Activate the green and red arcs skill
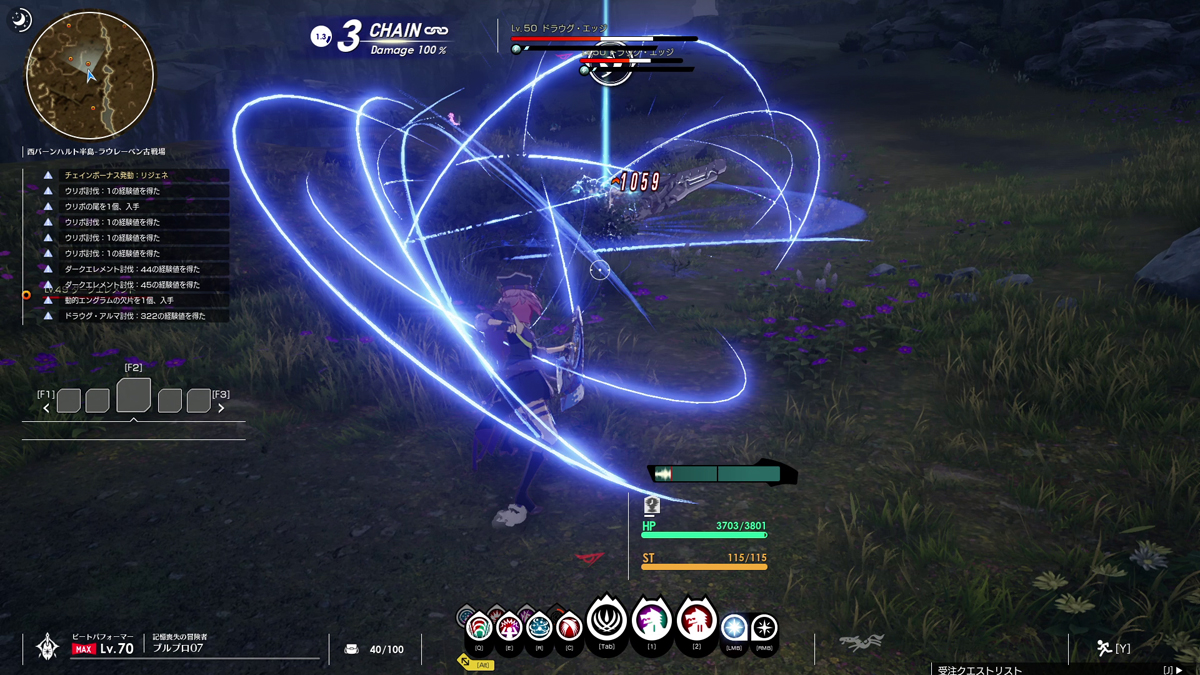The image size is (1200, 675). click(479, 627)
